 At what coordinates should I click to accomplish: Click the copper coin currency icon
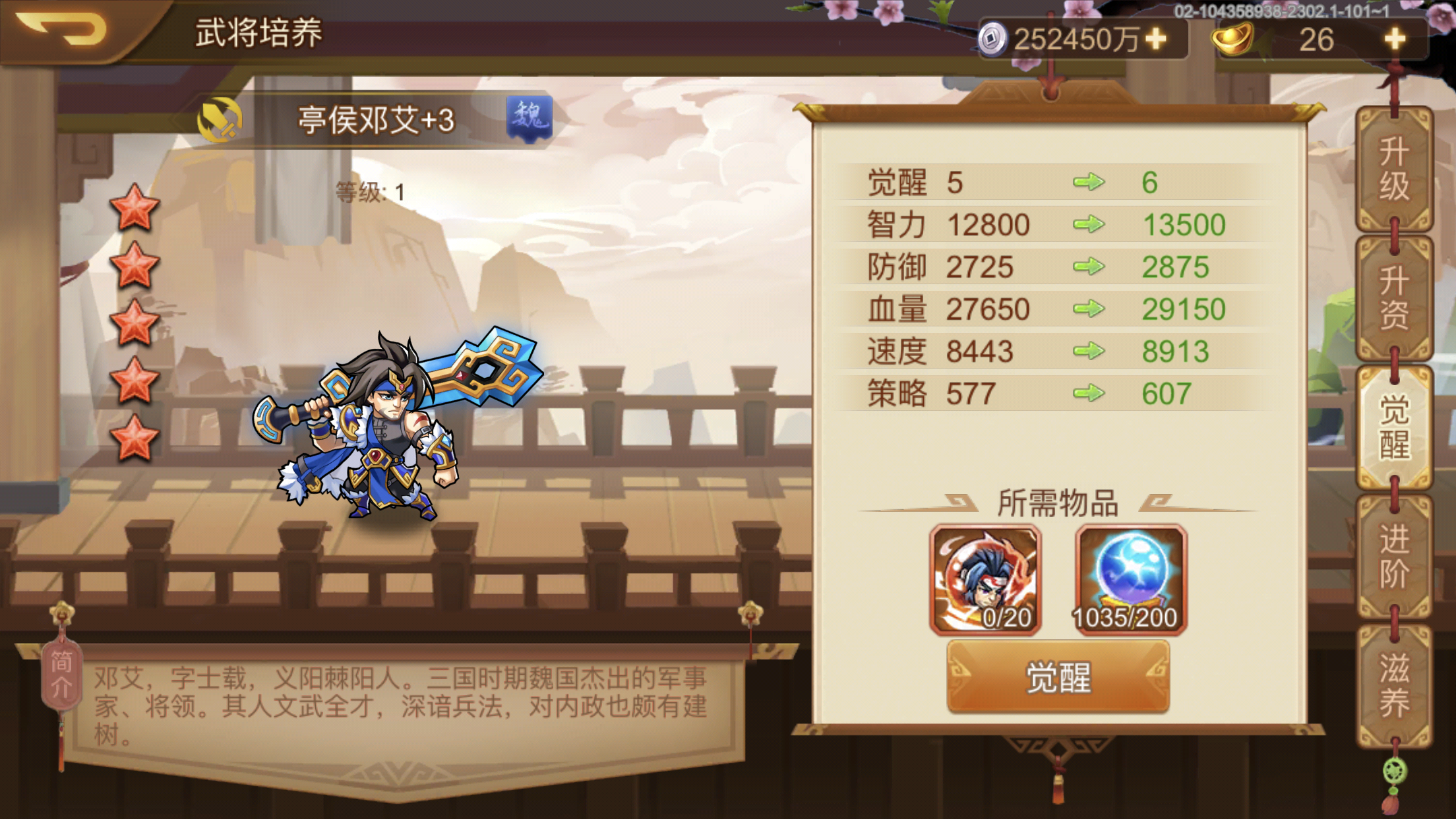994,41
